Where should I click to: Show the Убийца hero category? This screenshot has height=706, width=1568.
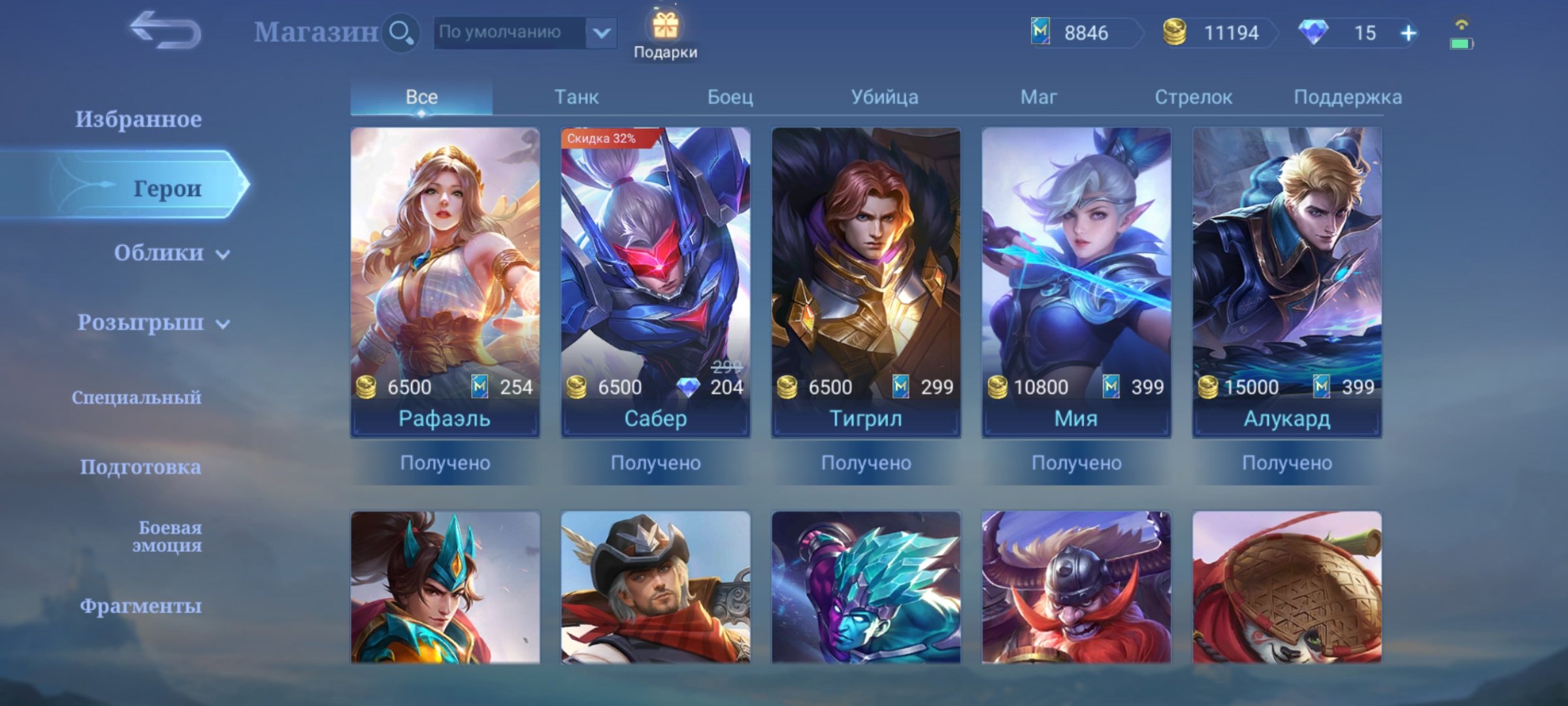click(884, 97)
